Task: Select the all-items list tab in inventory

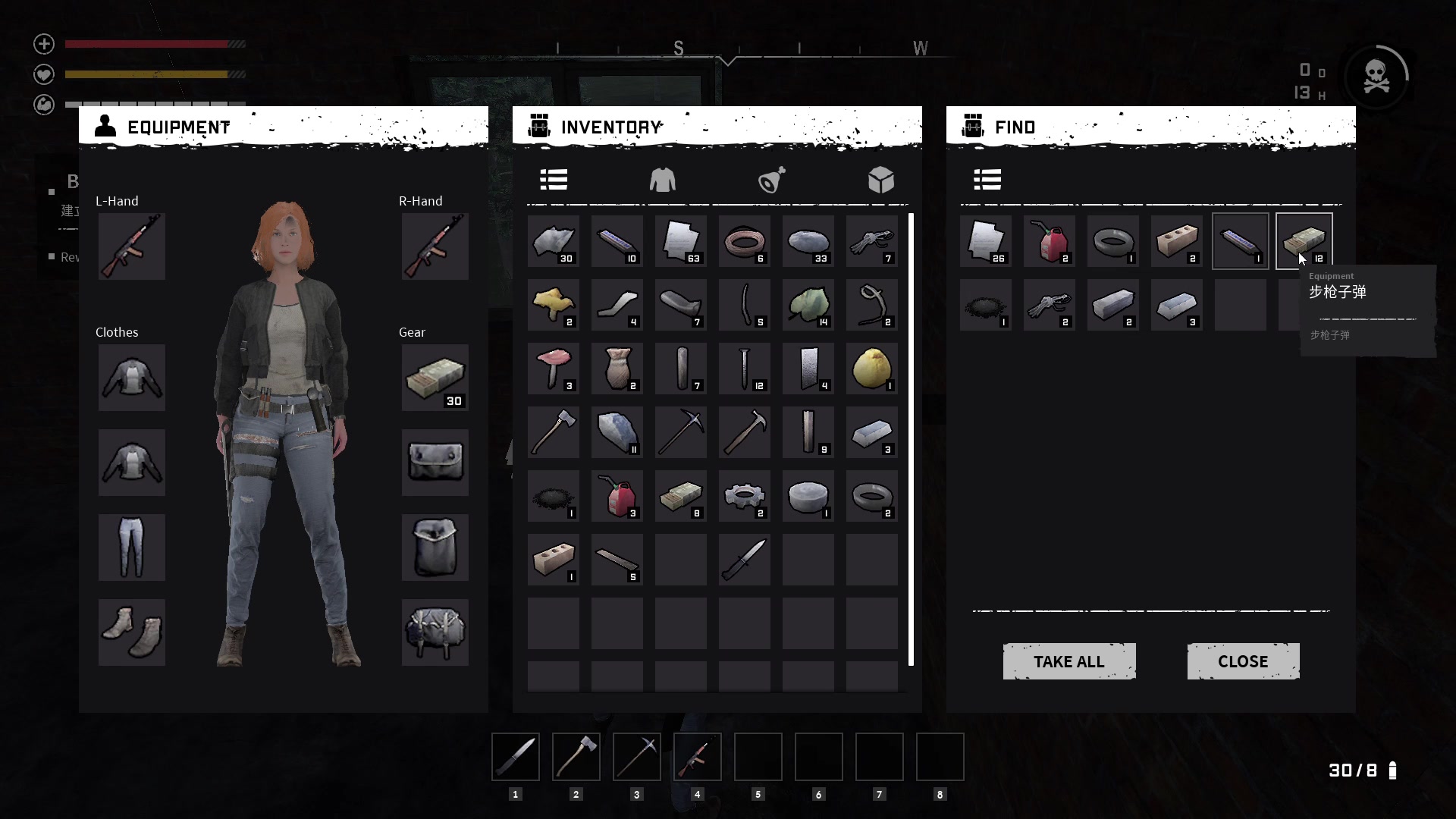Action: click(x=554, y=180)
